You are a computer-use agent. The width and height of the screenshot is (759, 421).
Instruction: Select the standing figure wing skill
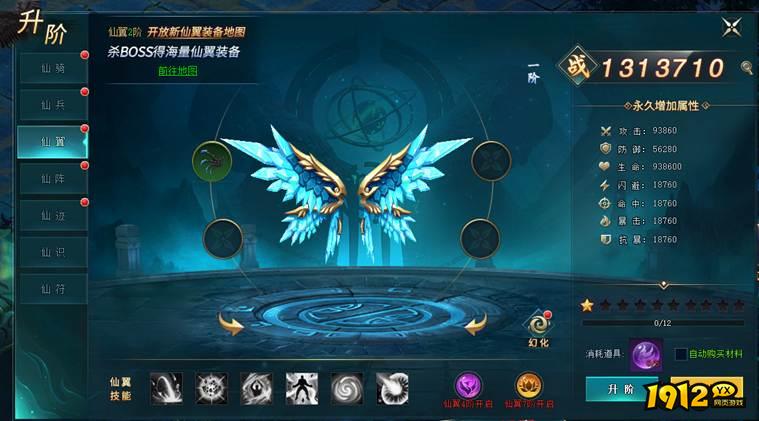[x=301, y=388]
